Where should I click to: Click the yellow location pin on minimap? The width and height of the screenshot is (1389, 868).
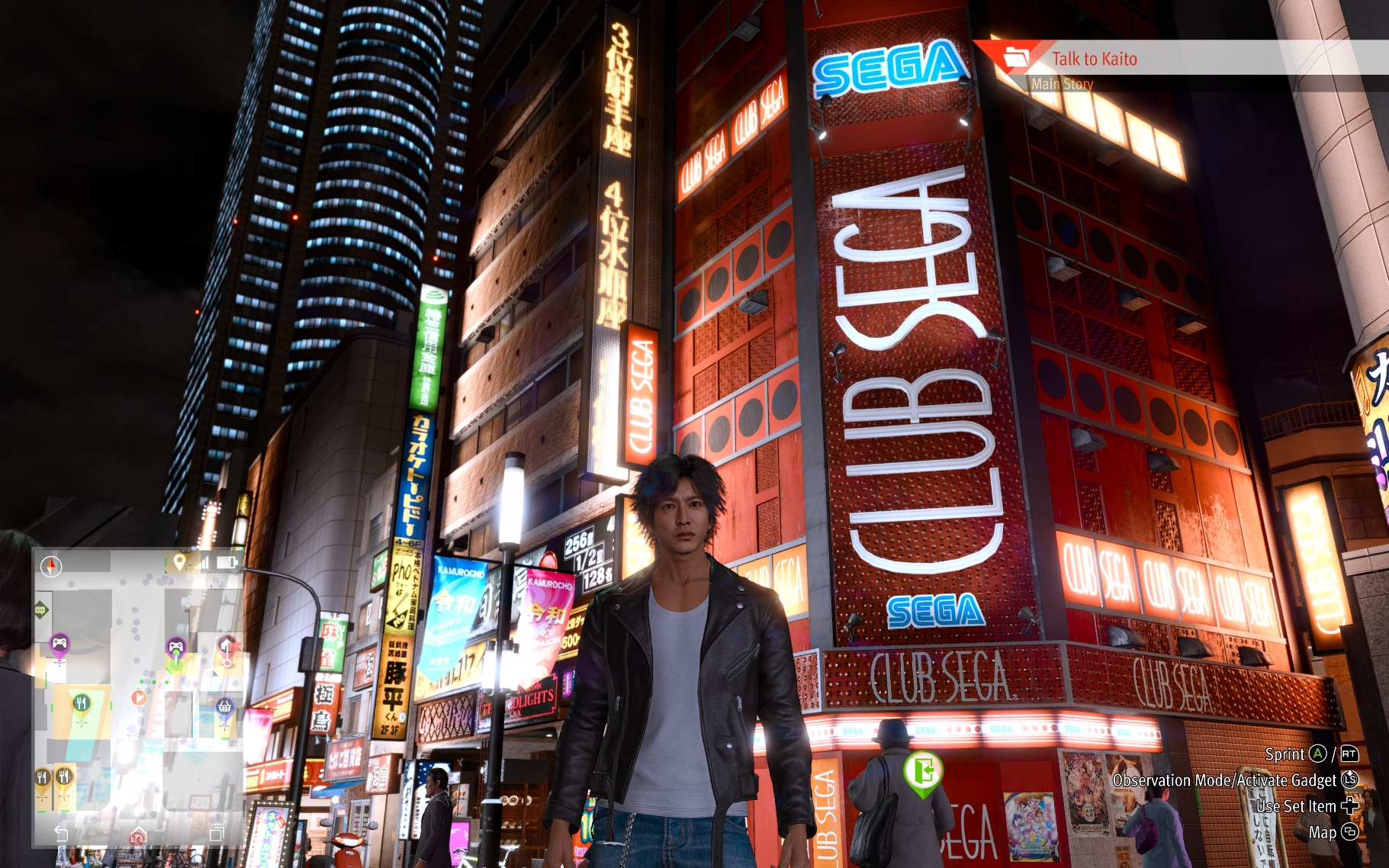click(179, 562)
